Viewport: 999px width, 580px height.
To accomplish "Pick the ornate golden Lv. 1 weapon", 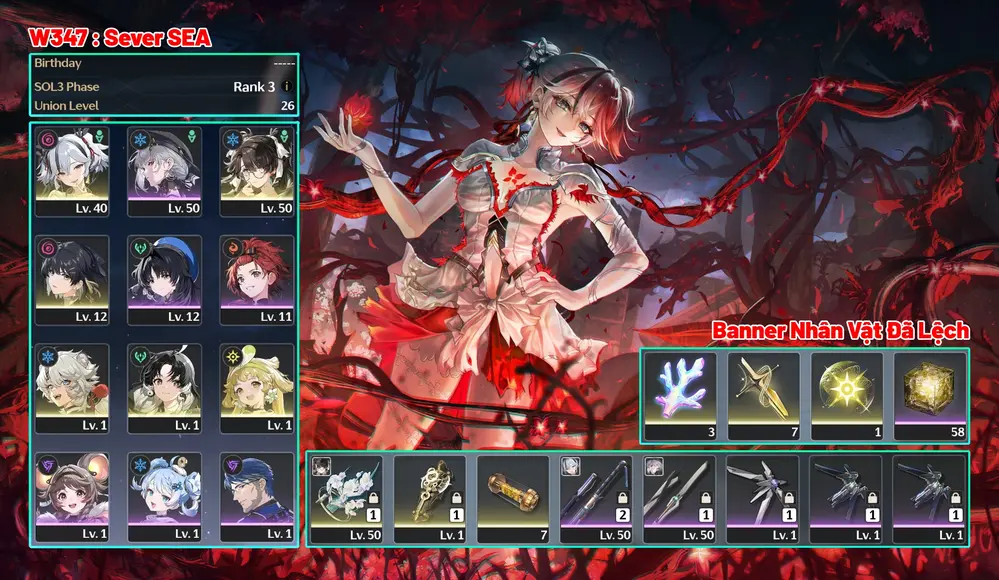I will pyautogui.click(x=429, y=500).
